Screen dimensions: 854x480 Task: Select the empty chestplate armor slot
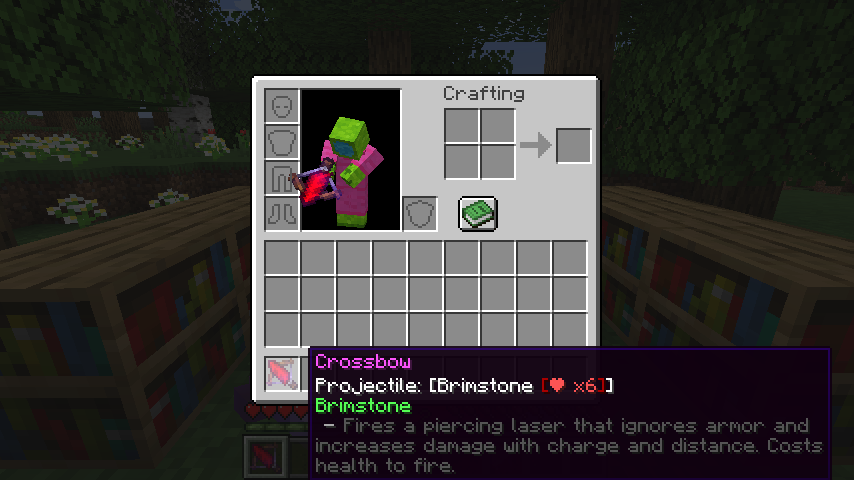tap(282, 141)
